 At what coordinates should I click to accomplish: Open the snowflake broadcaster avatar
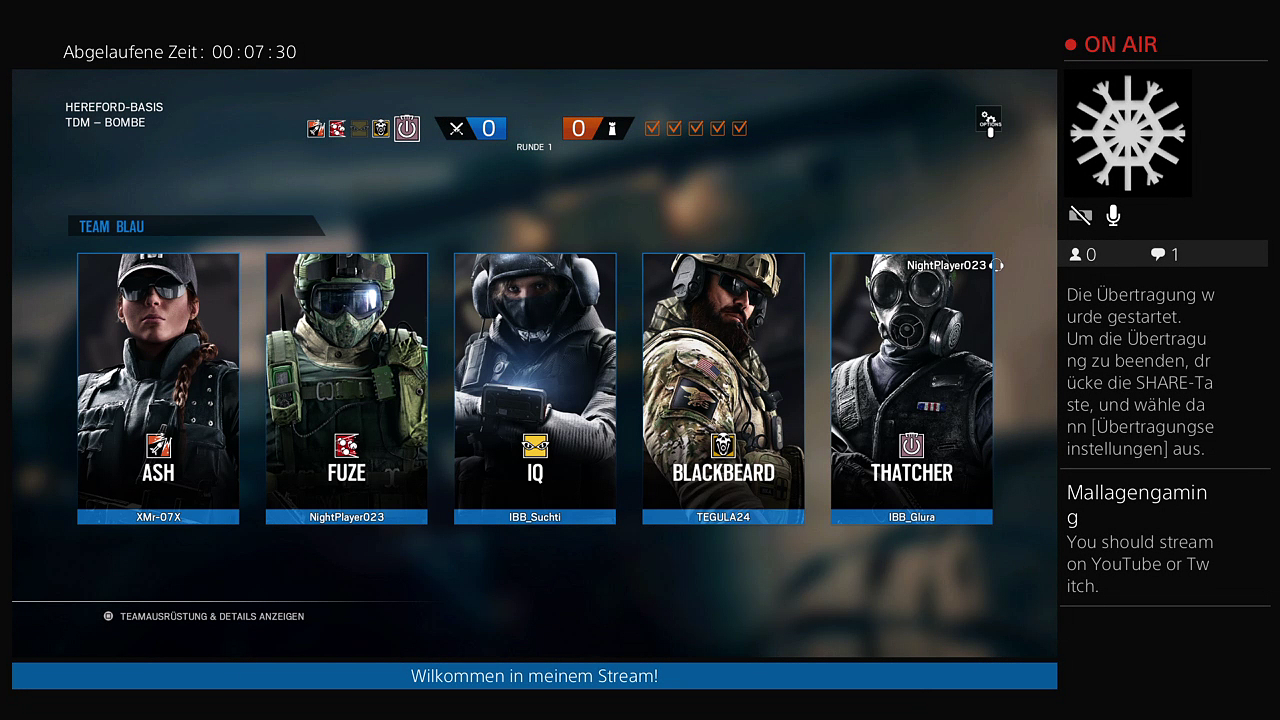1127,132
